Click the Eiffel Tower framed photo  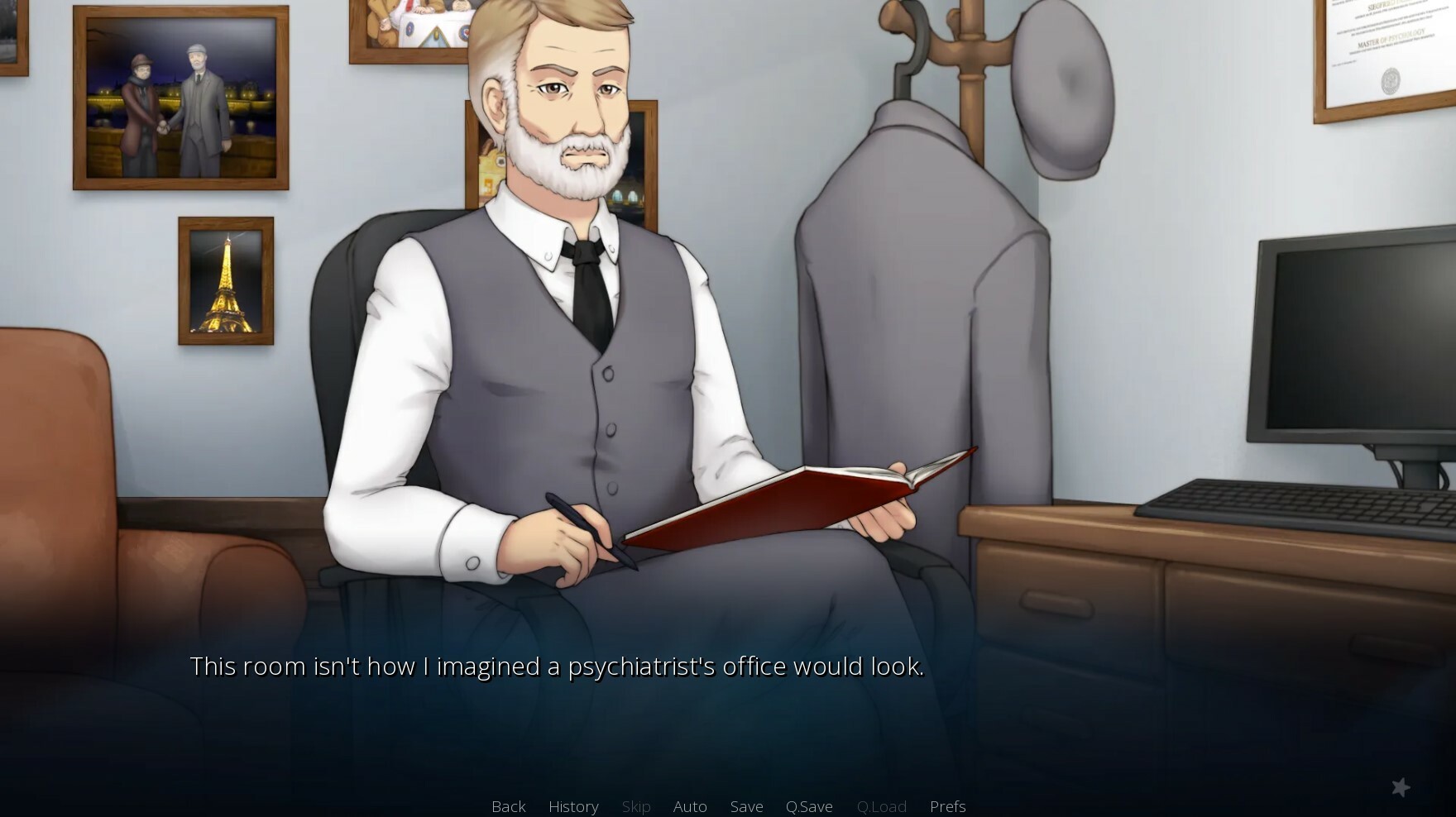[x=224, y=280]
